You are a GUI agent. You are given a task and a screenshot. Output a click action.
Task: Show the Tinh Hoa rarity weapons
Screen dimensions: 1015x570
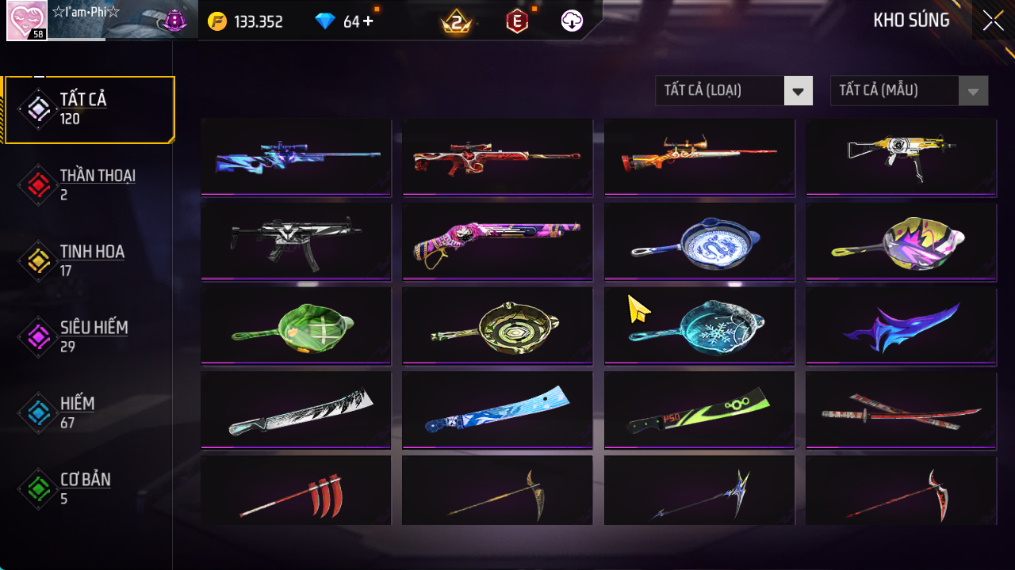pos(88,260)
